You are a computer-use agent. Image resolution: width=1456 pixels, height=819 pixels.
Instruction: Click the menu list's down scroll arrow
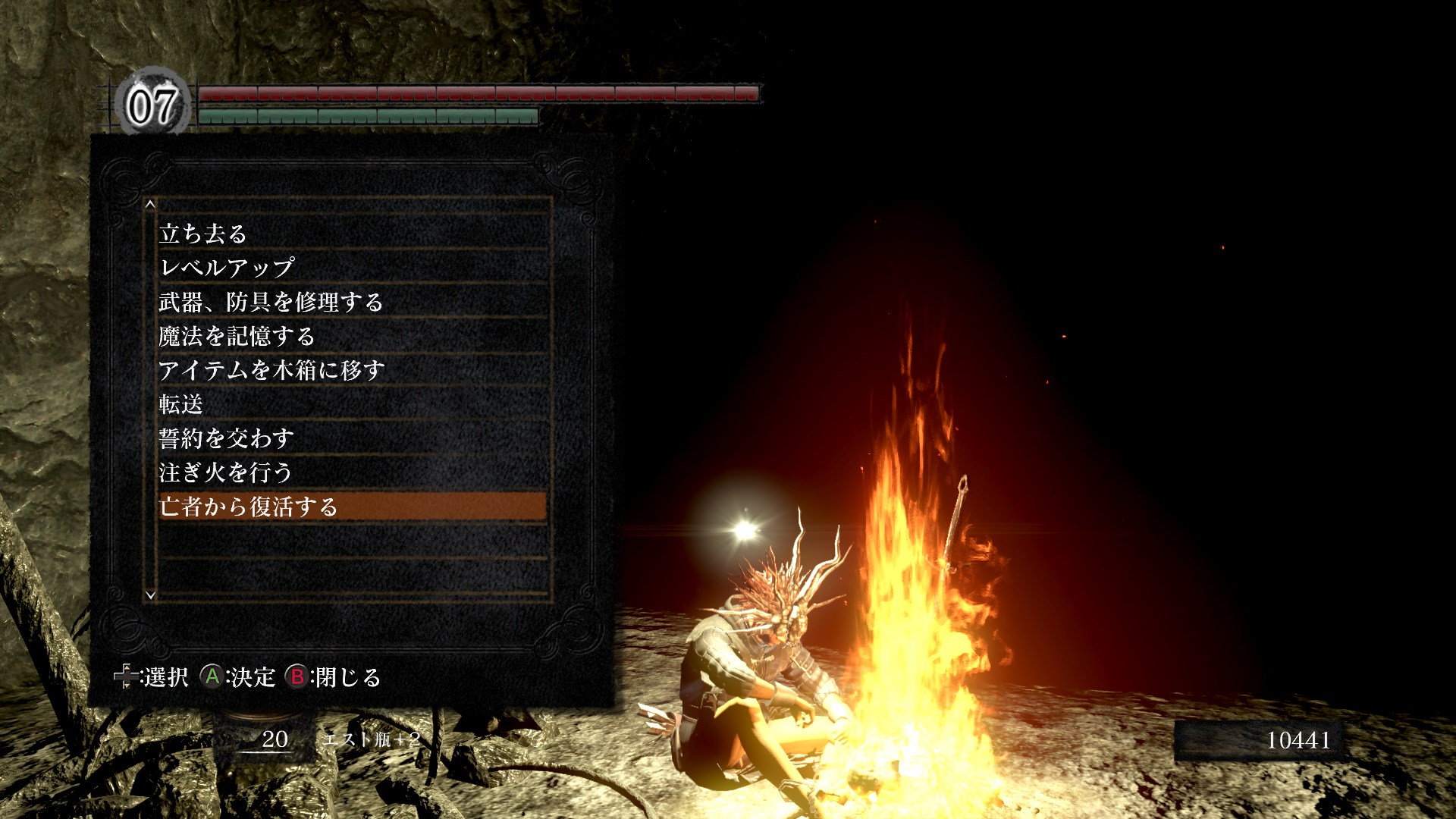[x=150, y=595]
